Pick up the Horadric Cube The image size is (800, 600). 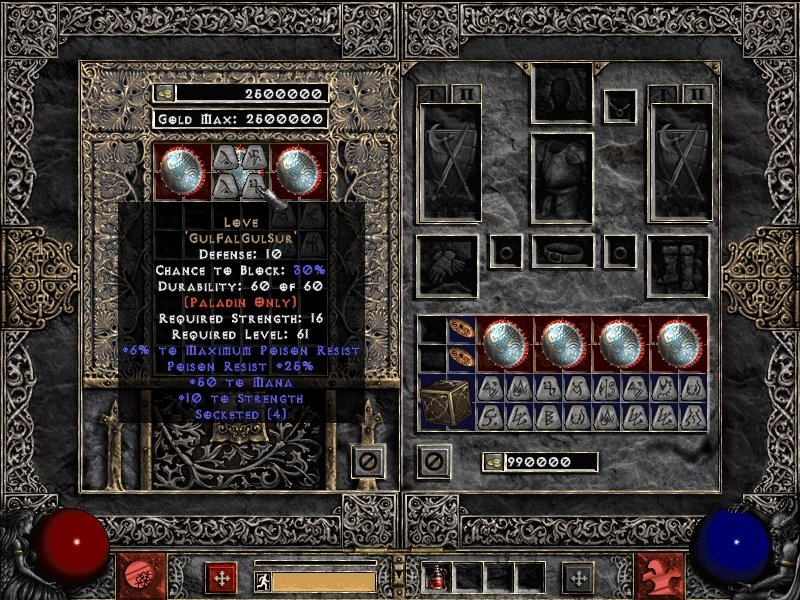(446, 402)
